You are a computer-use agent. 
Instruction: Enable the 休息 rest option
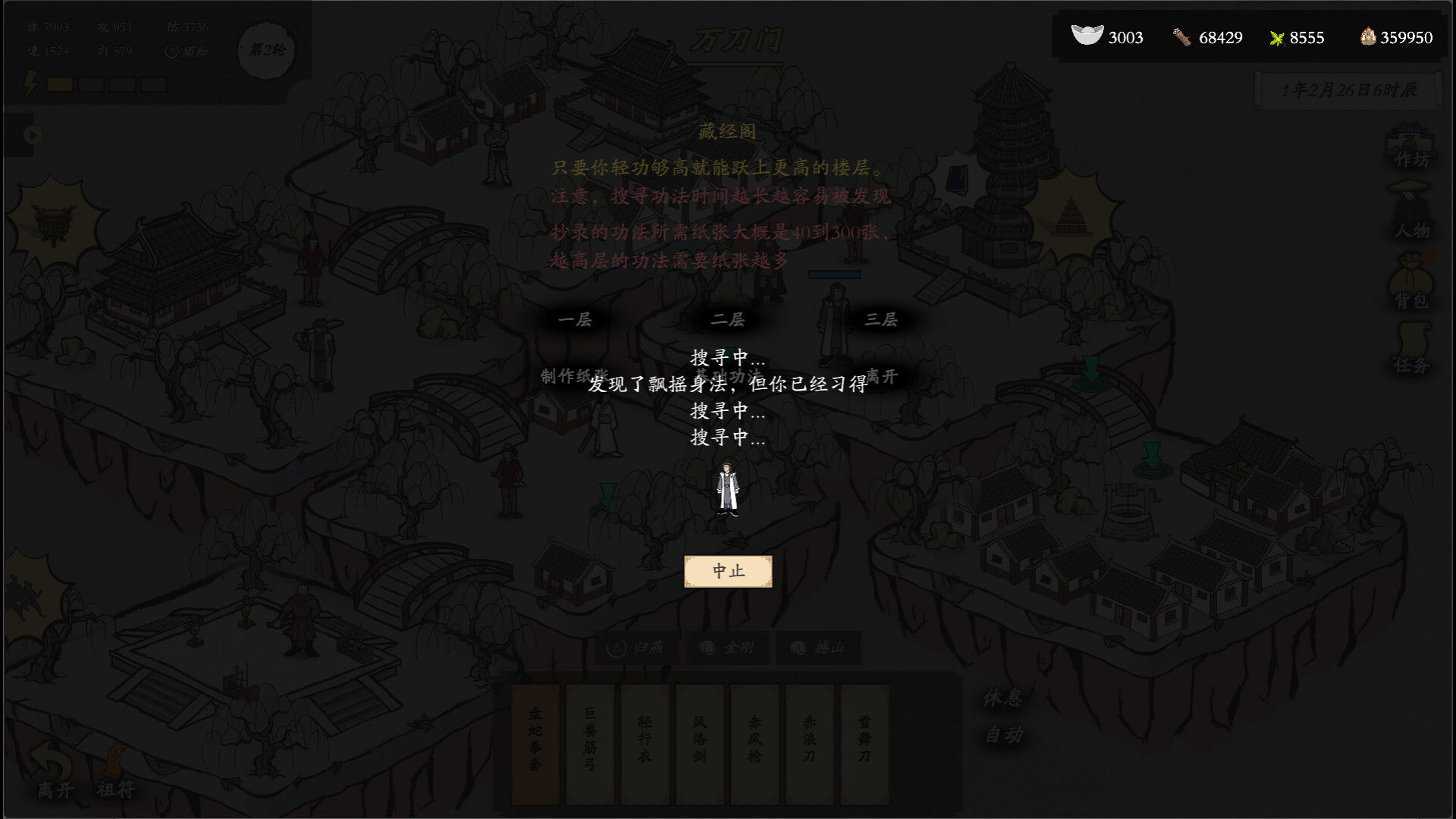point(1003,698)
